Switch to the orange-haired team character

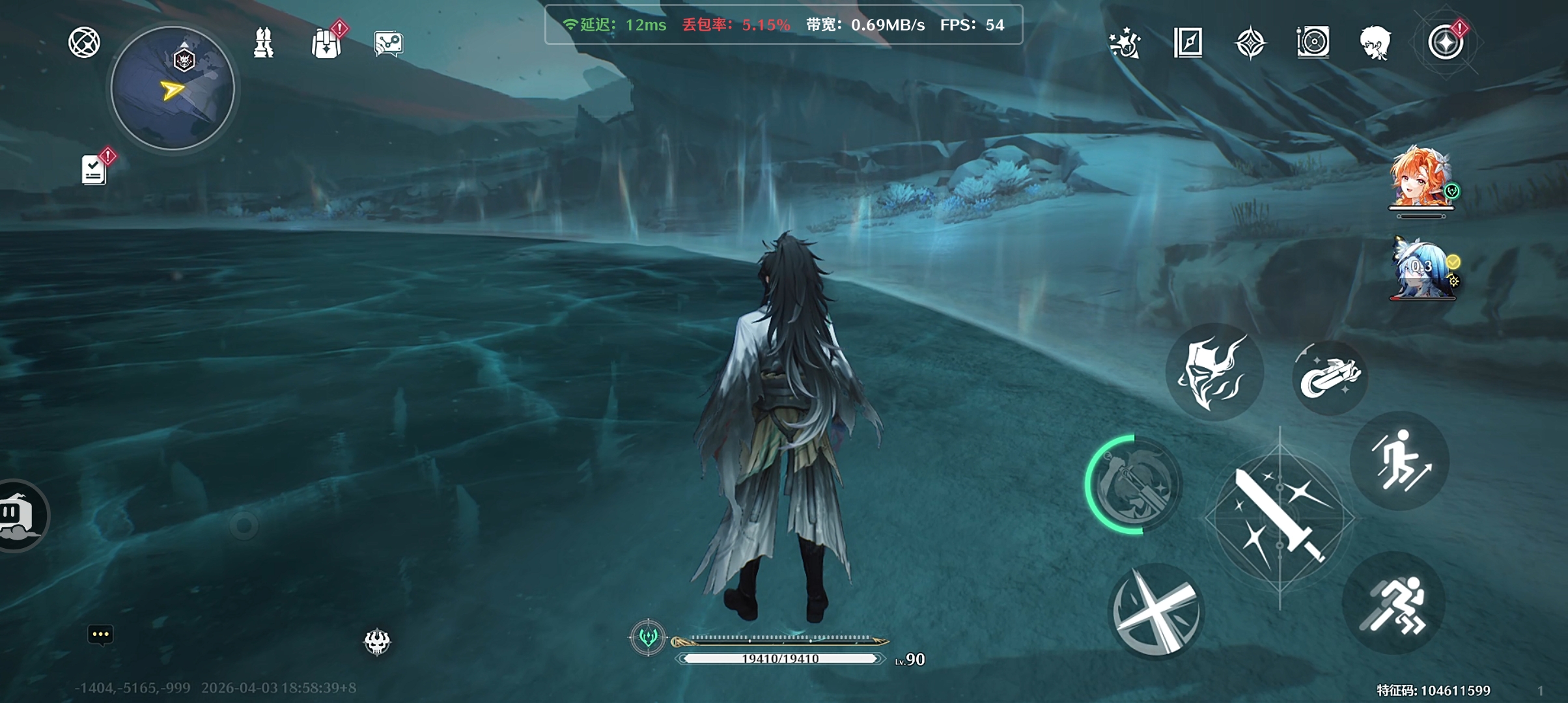1420,178
